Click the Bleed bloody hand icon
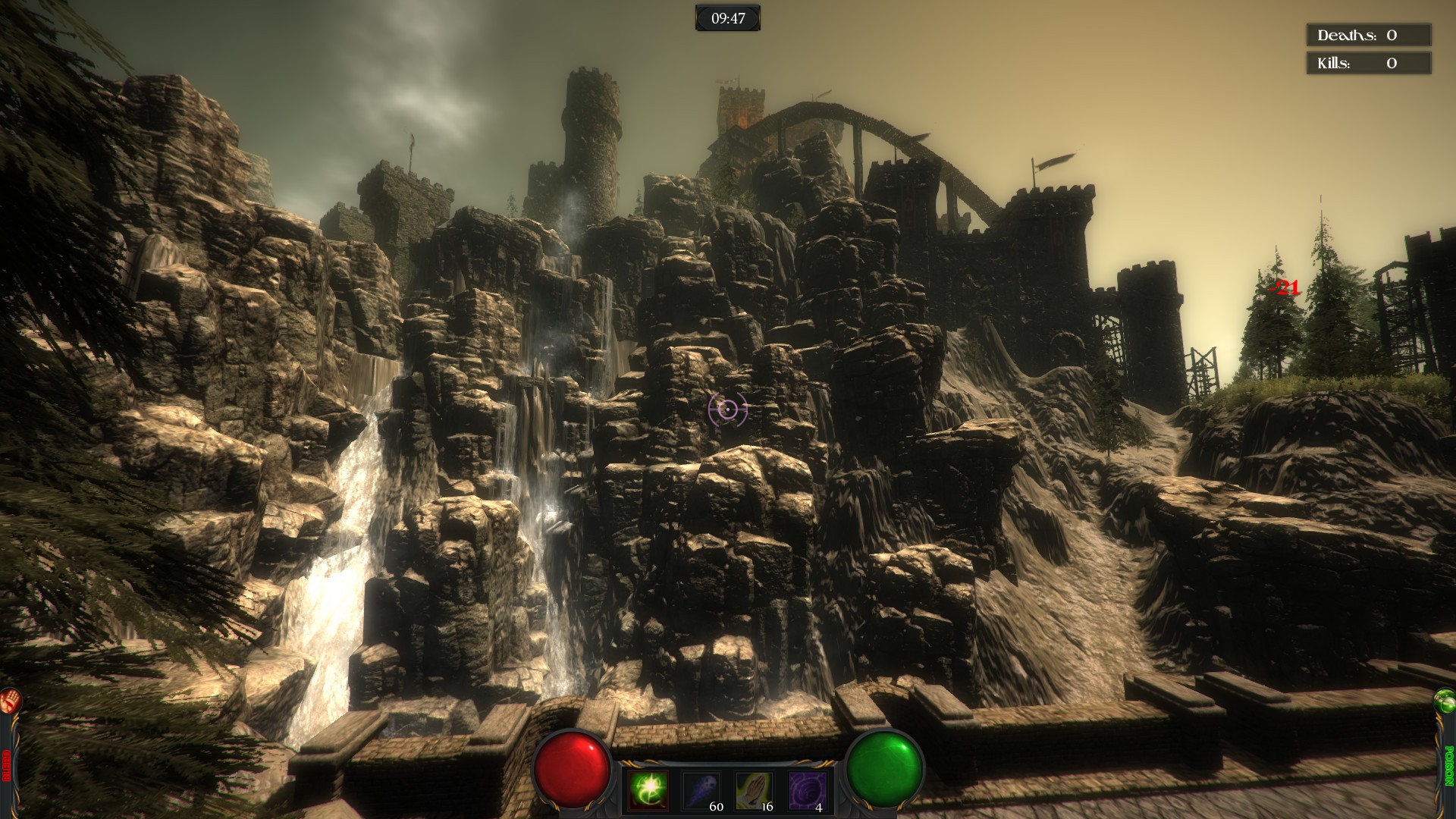Image resolution: width=1456 pixels, height=819 pixels. [10, 701]
